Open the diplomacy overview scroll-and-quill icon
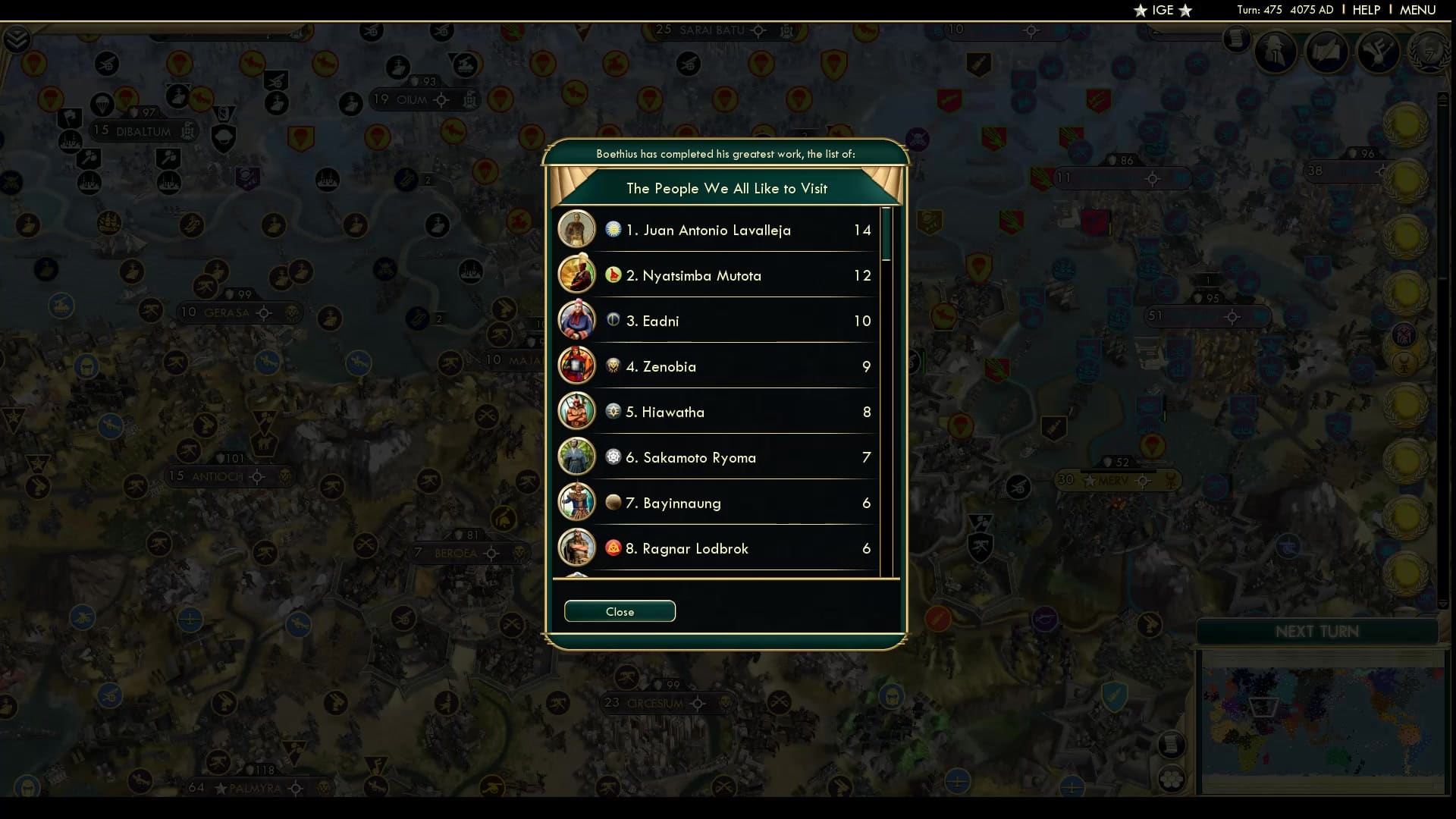This screenshot has height=819, width=1456. pyautogui.click(x=1327, y=52)
